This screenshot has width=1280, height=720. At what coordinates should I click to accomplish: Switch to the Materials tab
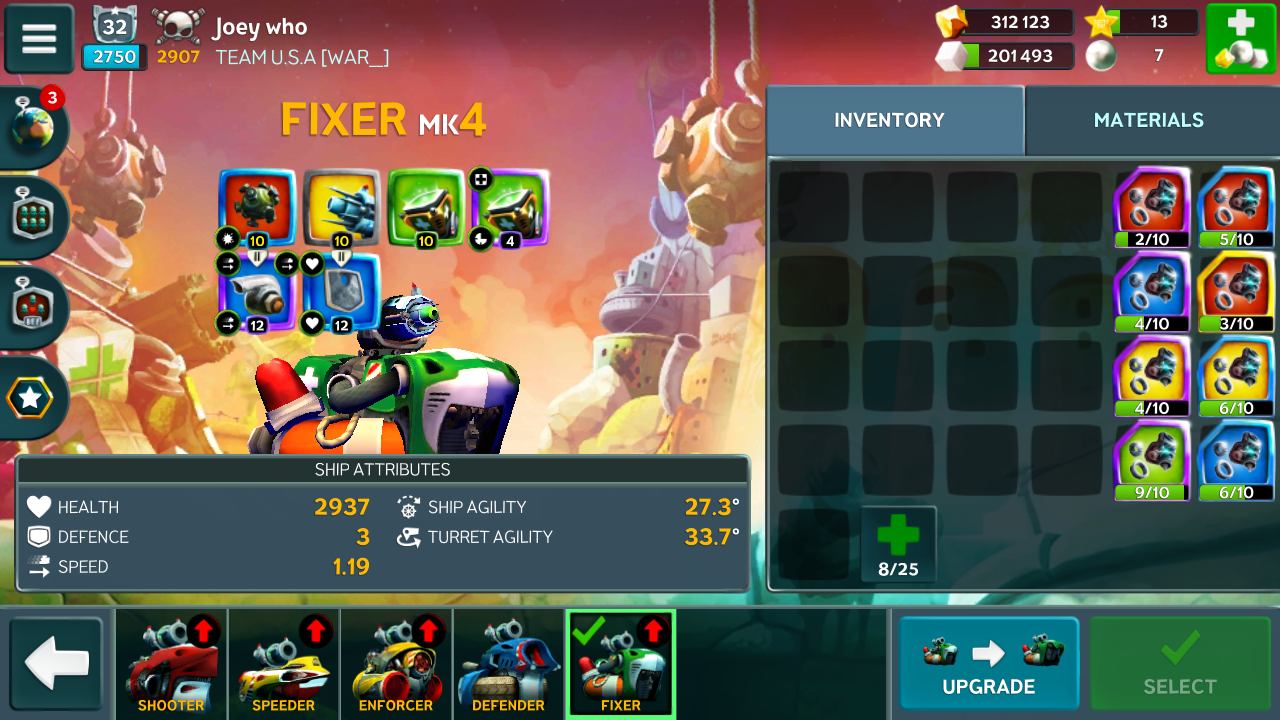point(1148,120)
